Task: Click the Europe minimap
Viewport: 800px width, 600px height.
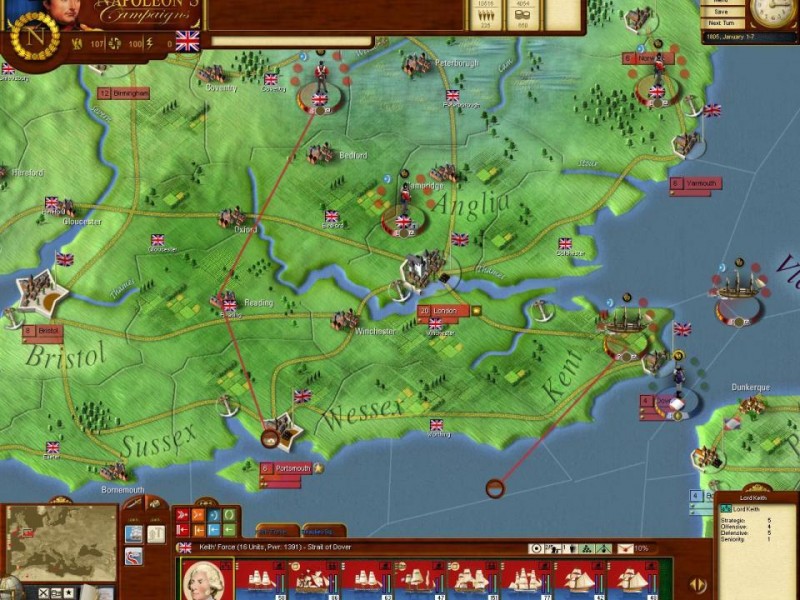Action: [x=62, y=541]
